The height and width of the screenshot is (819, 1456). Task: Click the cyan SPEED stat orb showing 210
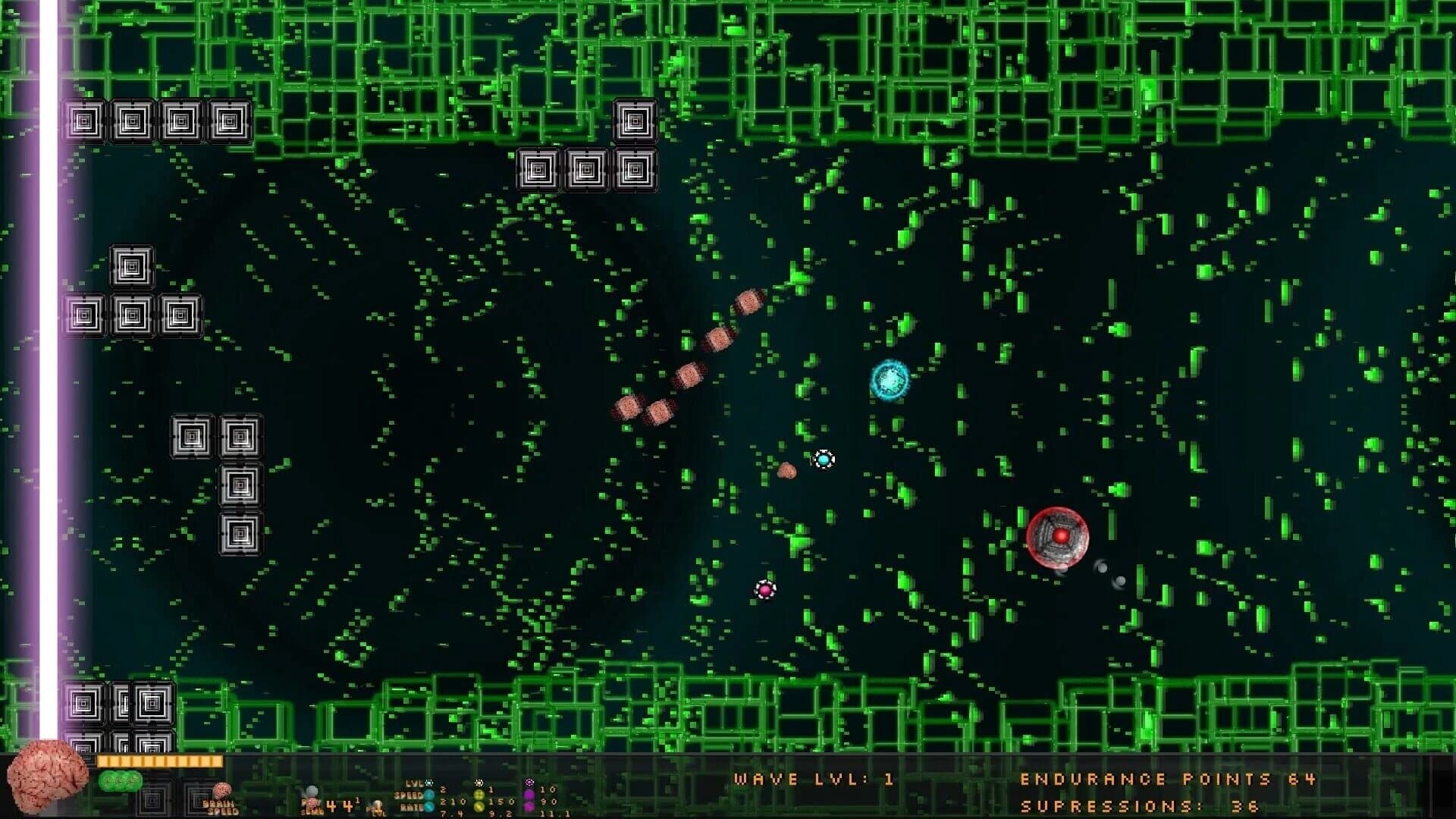click(x=428, y=795)
